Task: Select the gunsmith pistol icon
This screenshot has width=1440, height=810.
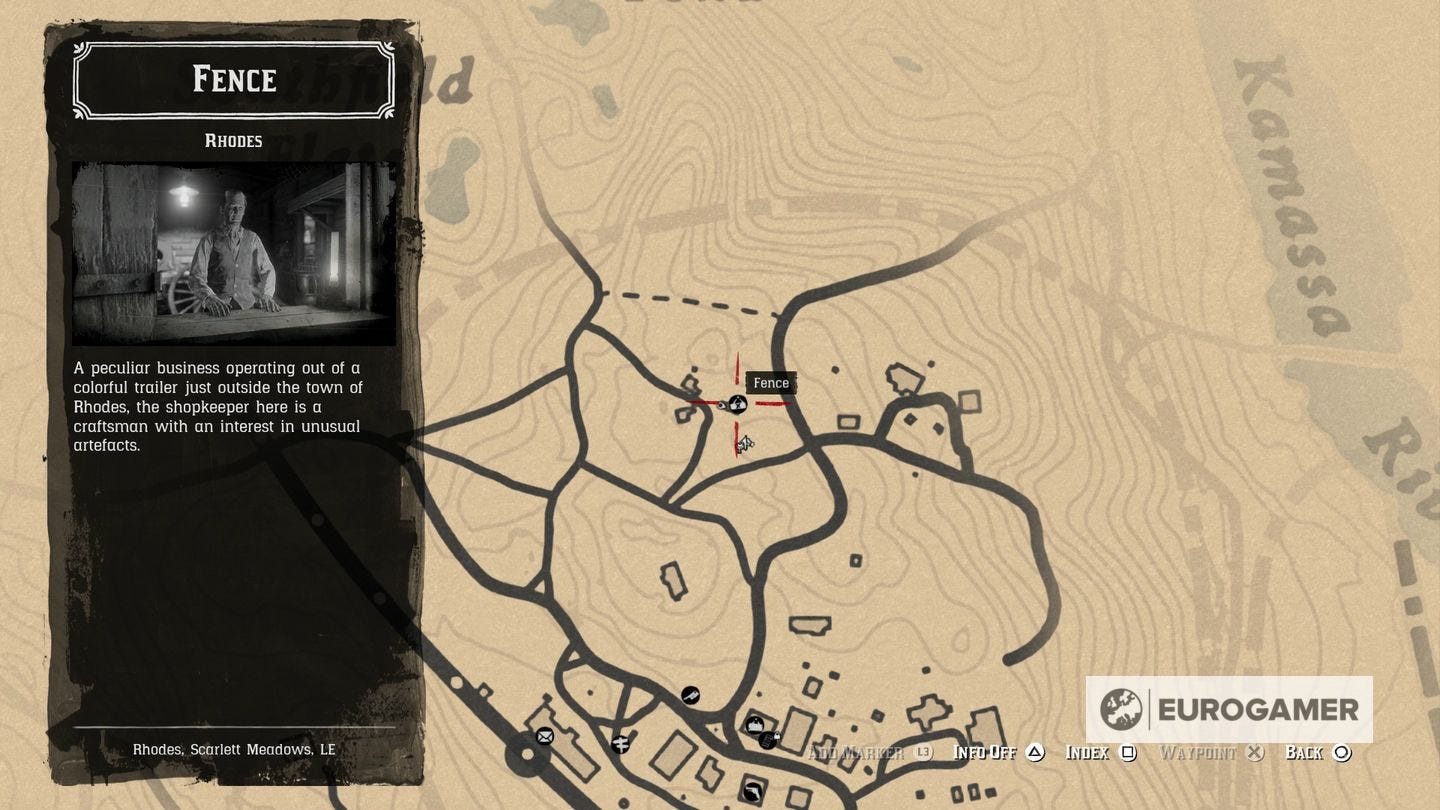Action: 752,792
